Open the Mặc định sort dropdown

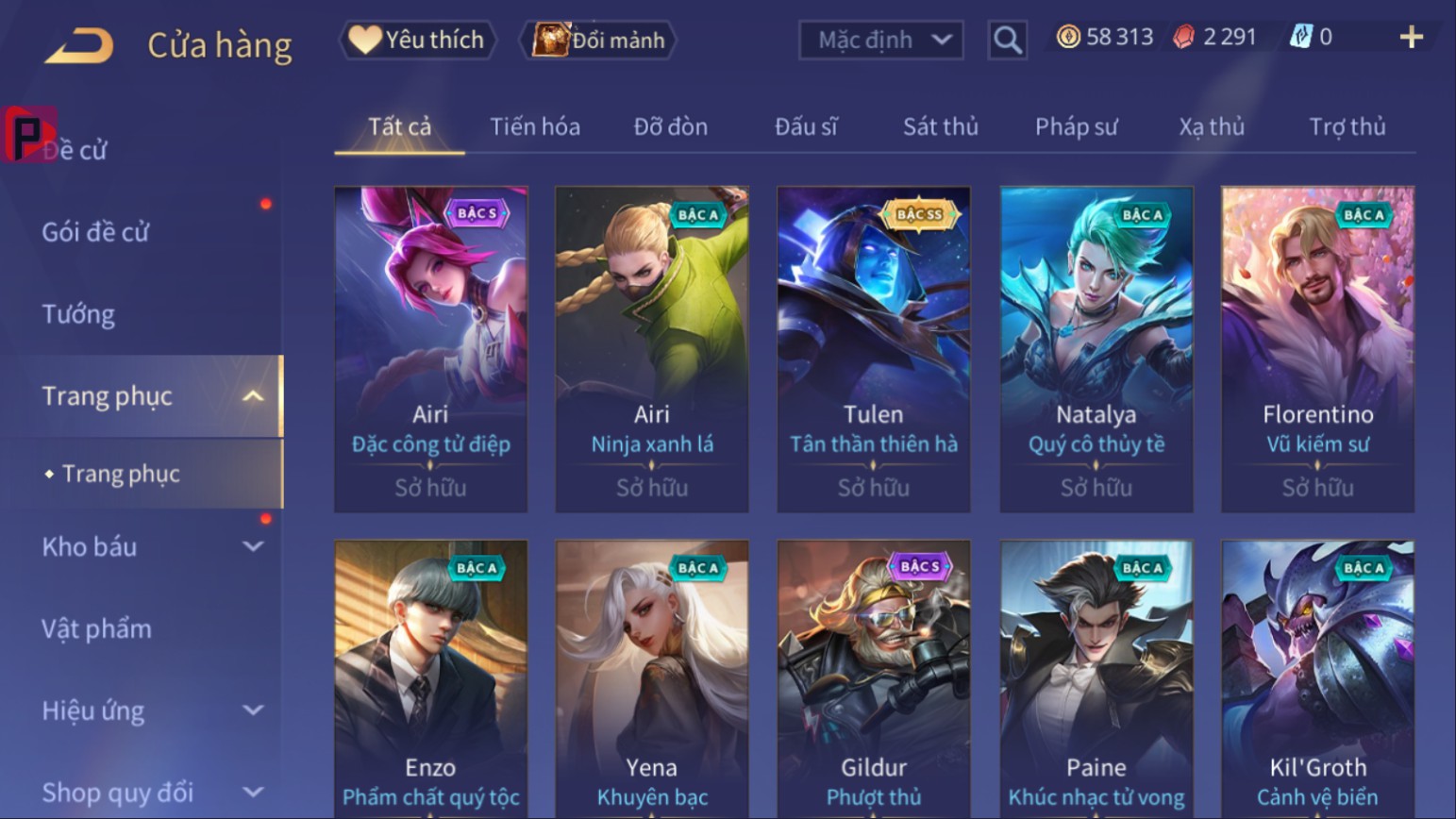point(880,40)
